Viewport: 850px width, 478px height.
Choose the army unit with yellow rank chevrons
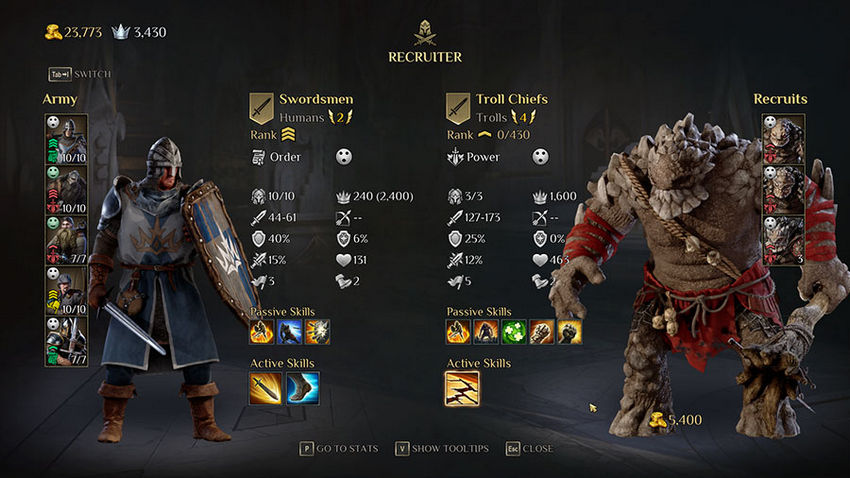(x=66, y=290)
